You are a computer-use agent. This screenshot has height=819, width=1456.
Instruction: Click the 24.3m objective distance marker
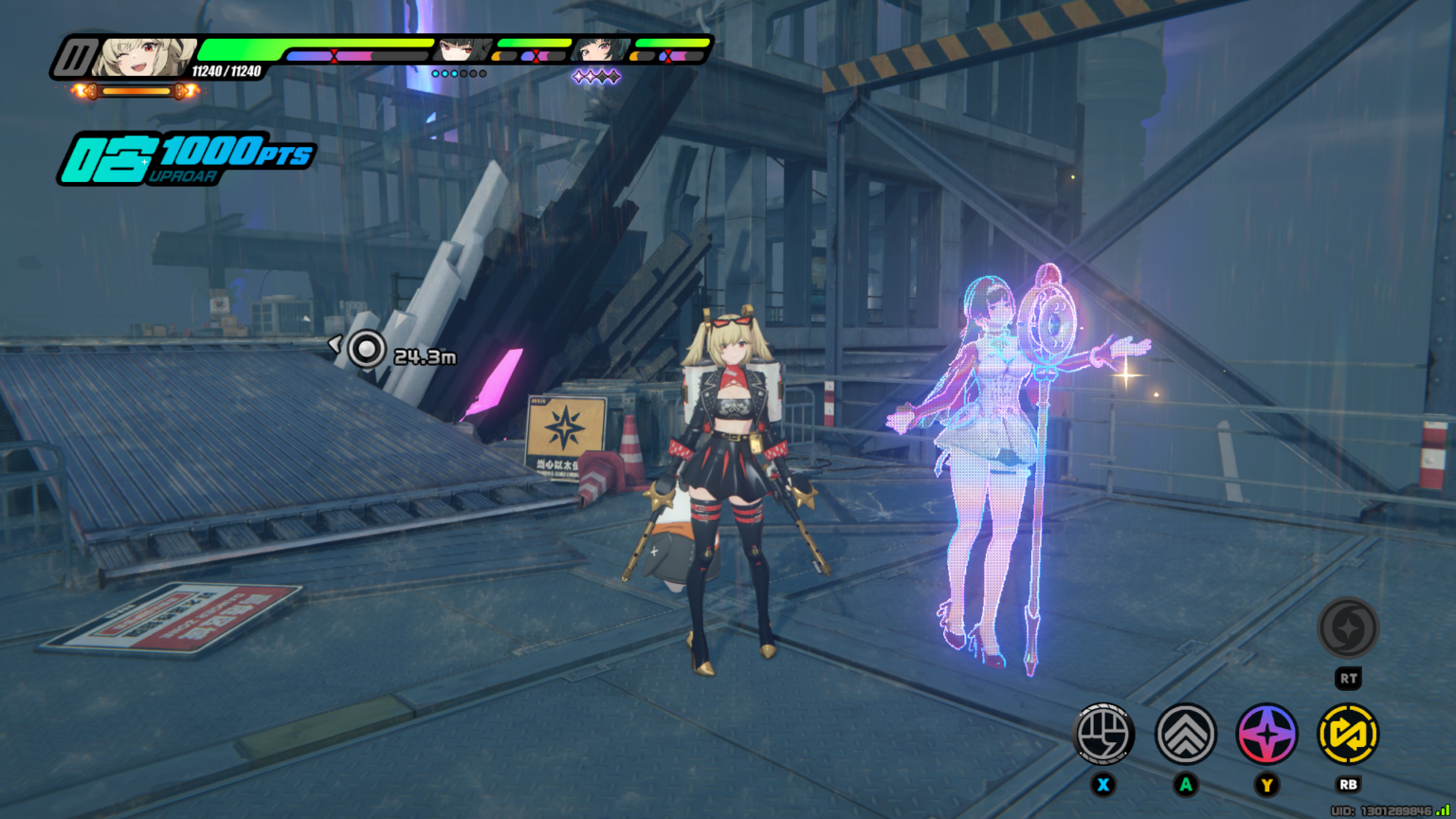pyautogui.click(x=366, y=350)
